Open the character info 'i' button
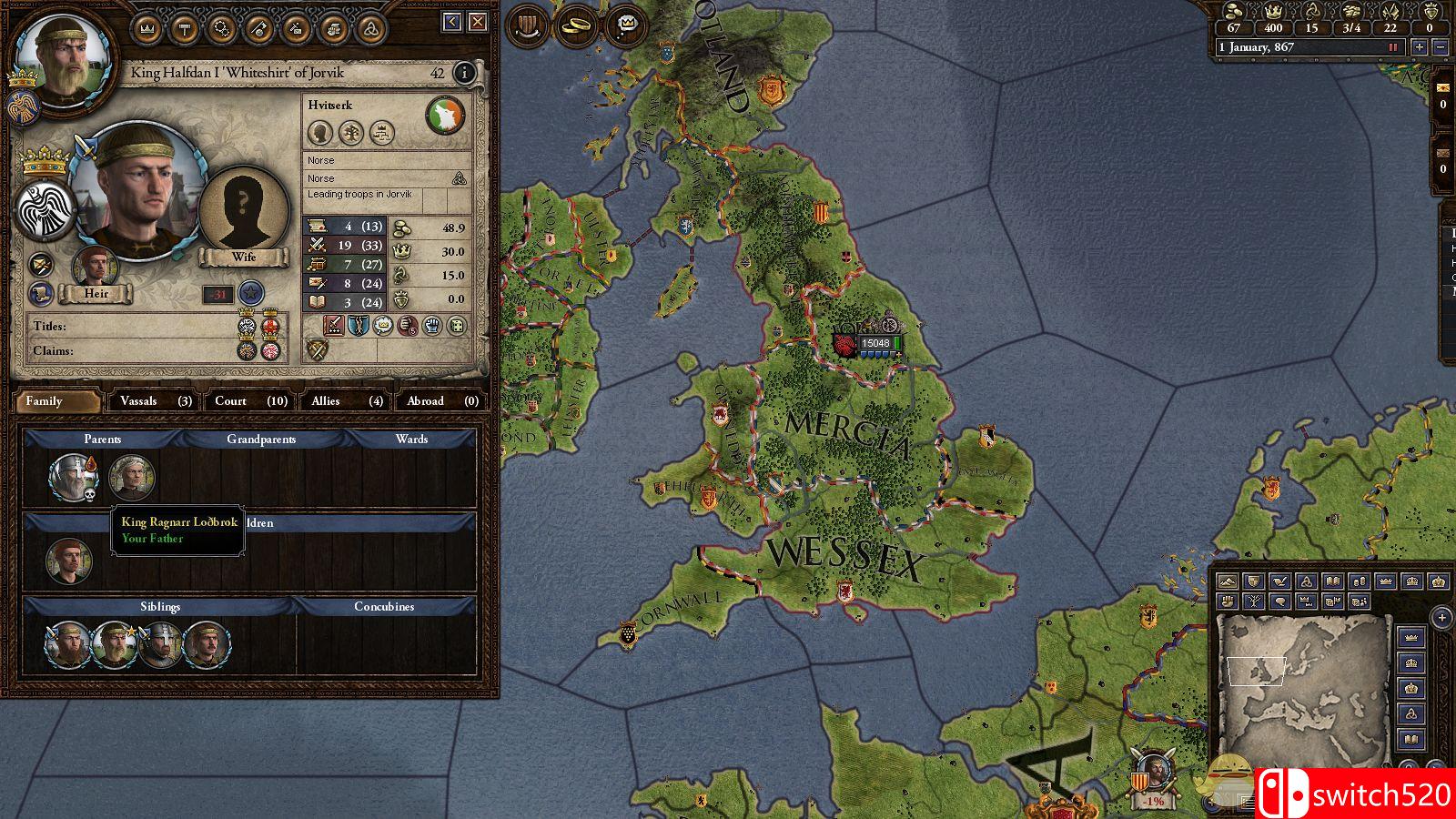 (464, 73)
